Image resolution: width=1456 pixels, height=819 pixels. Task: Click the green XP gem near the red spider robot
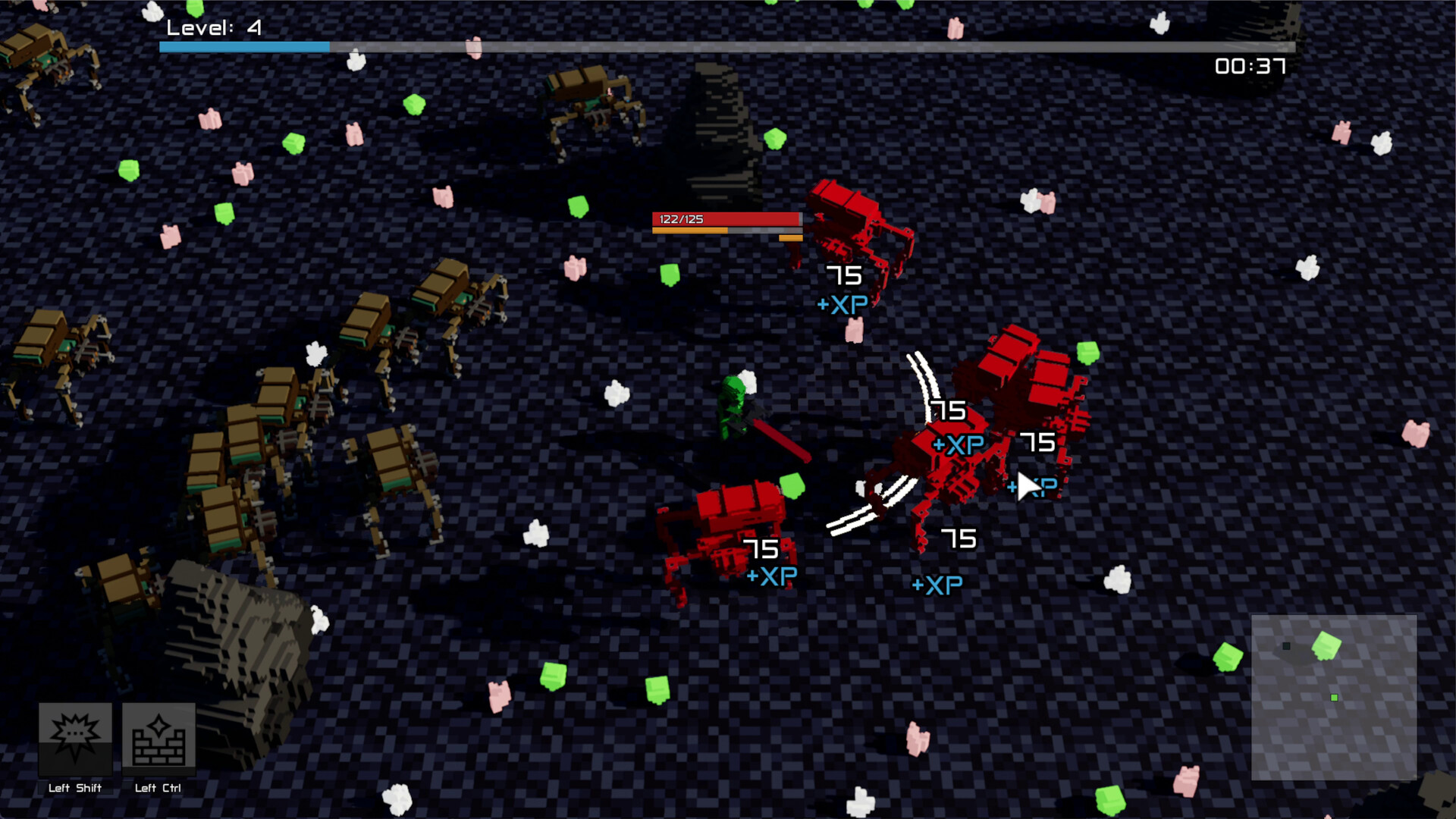click(792, 483)
